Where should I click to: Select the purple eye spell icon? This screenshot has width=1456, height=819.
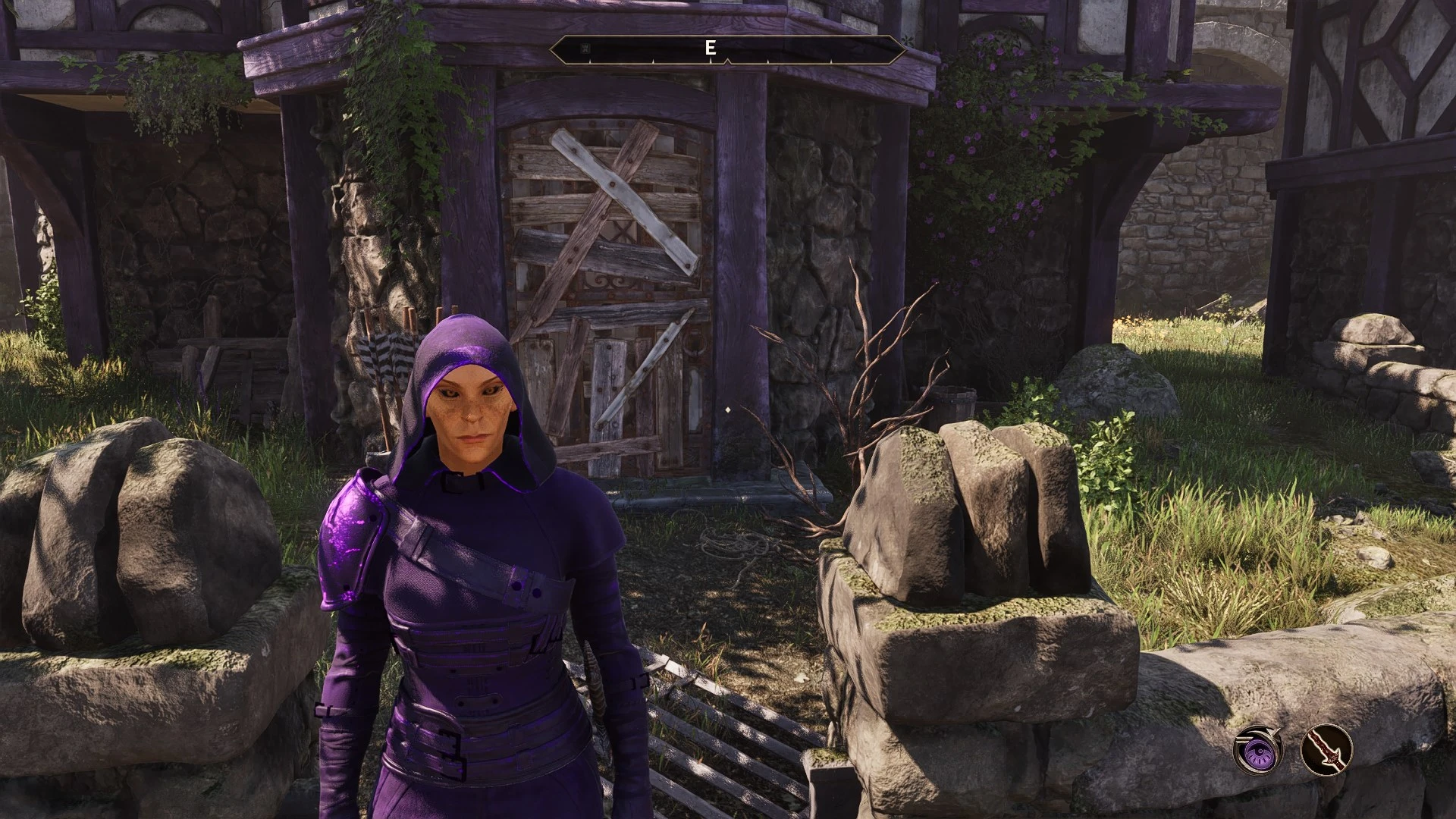point(1257,748)
